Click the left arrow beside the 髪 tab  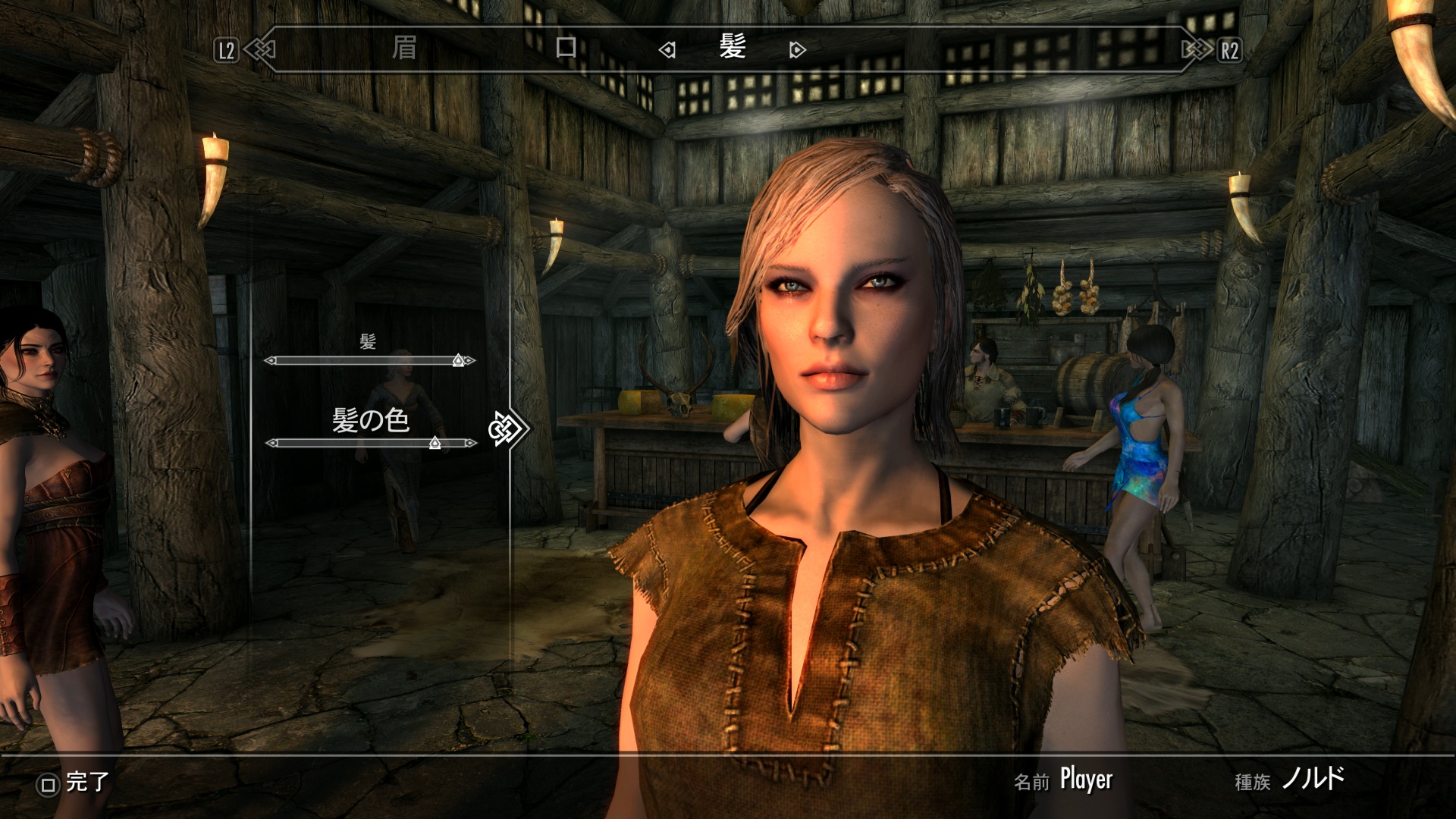667,51
